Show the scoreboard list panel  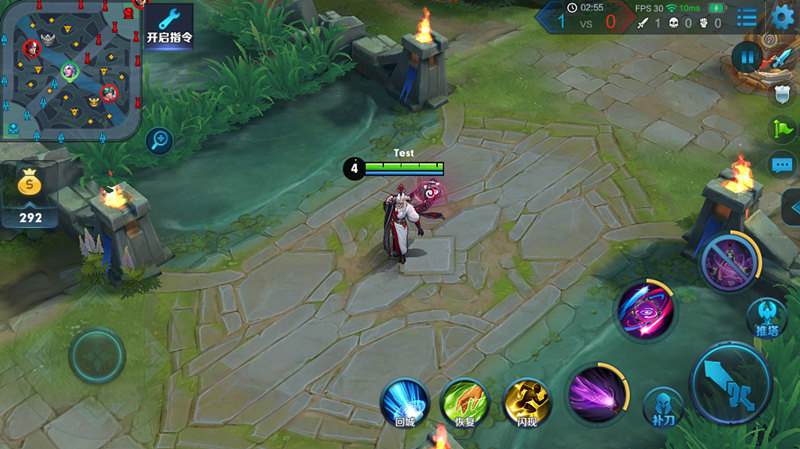click(747, 17)
